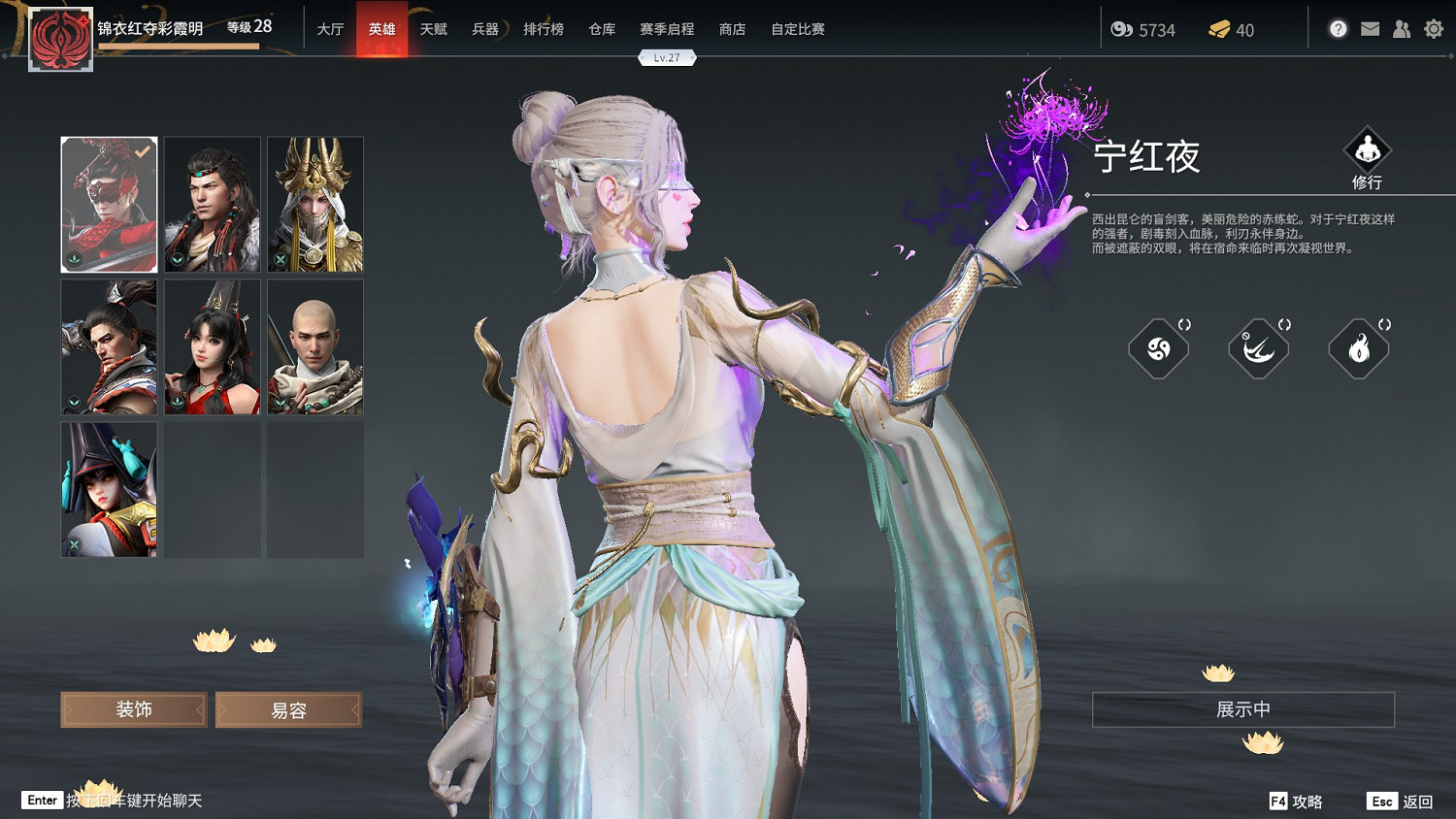
Task: Open the settings gear icon
Action: point(1434,29)
